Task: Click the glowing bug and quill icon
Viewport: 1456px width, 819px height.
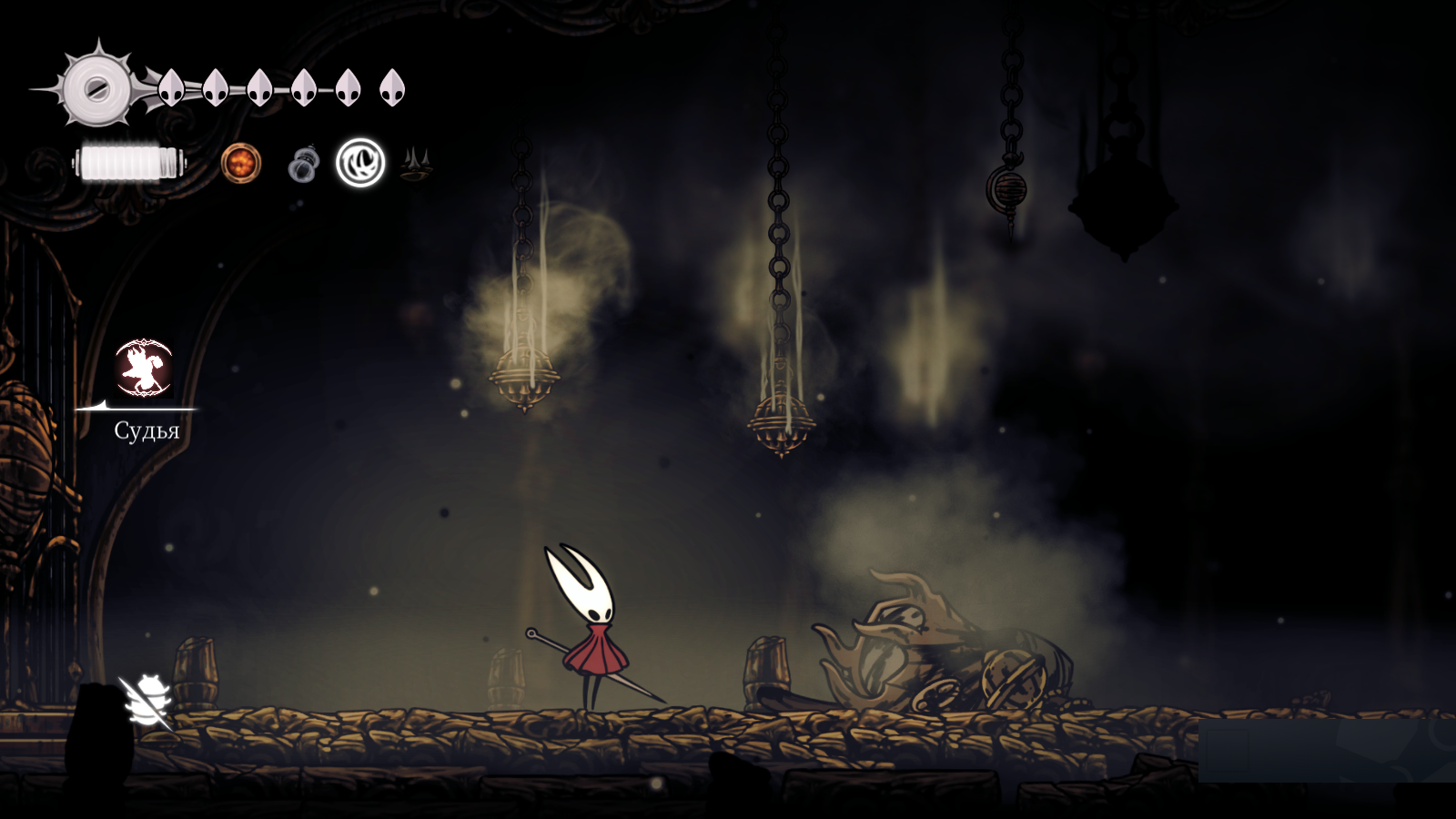Action: (147, 700)
